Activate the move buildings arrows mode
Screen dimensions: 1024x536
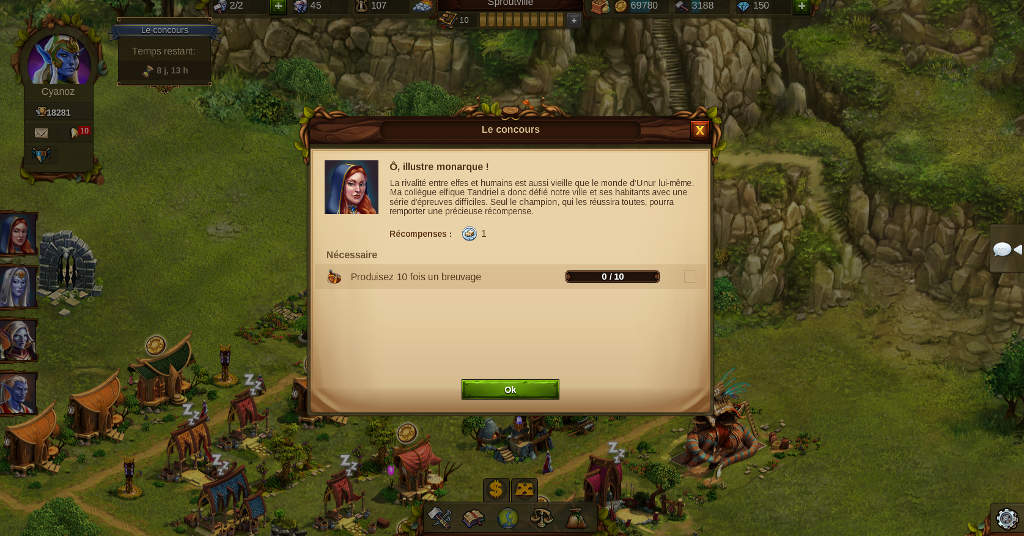pos(524,489)
